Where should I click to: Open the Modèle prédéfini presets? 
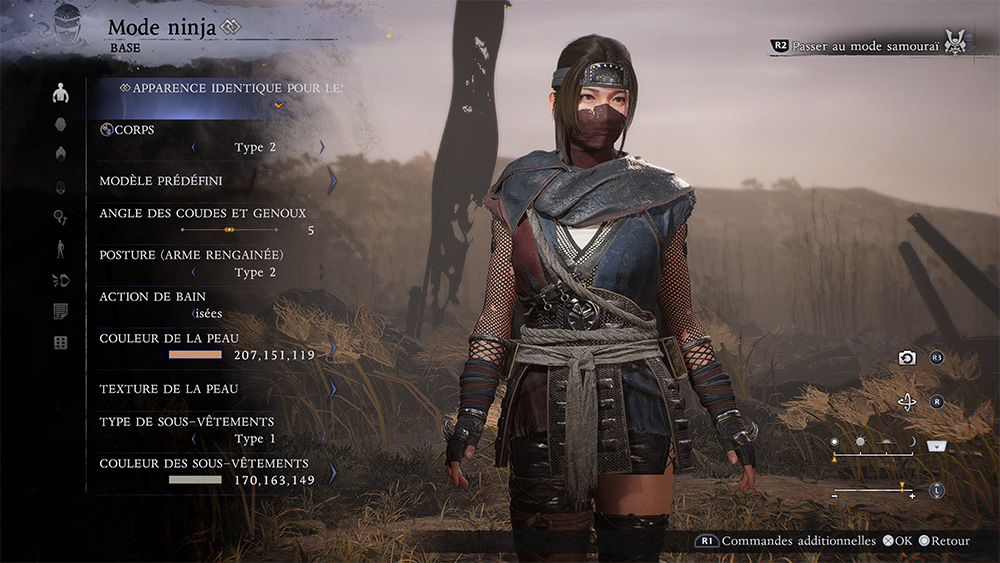click(x=210, y=181)
